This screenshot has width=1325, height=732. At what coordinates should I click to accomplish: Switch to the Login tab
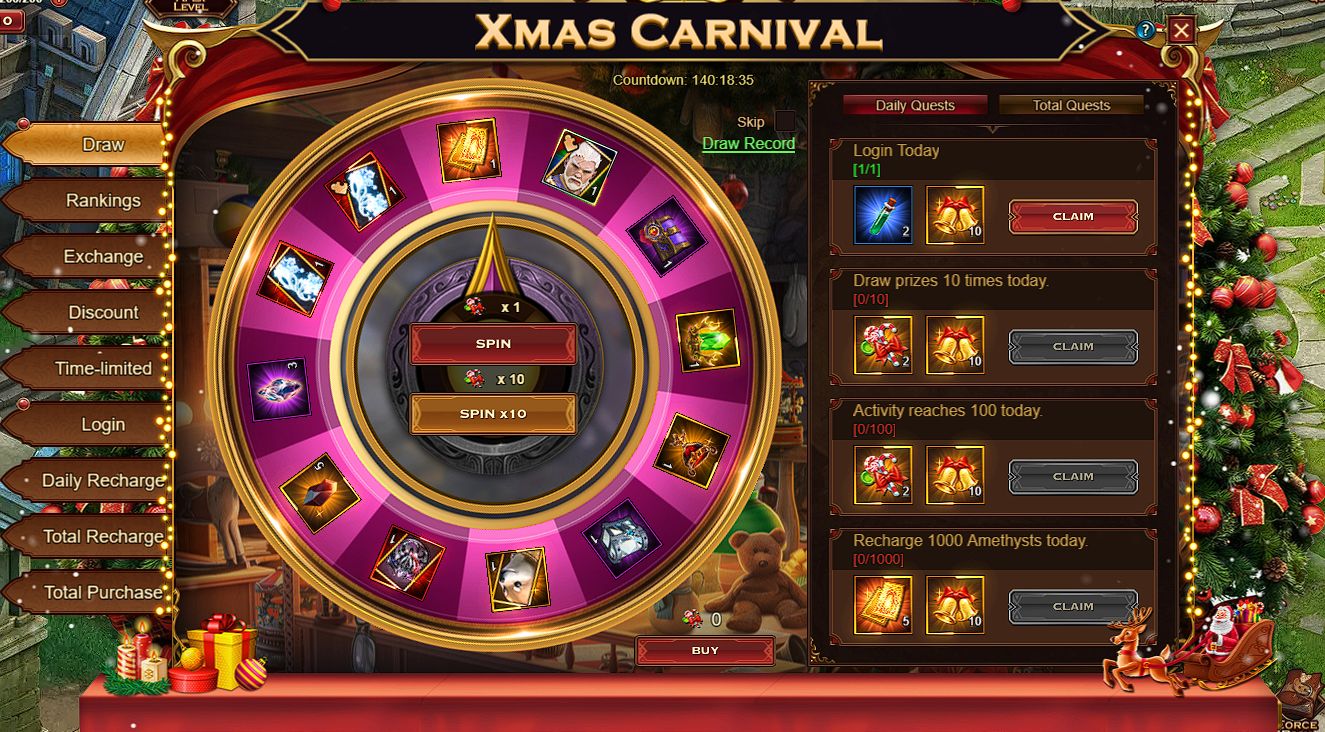(x=103, y=425)
